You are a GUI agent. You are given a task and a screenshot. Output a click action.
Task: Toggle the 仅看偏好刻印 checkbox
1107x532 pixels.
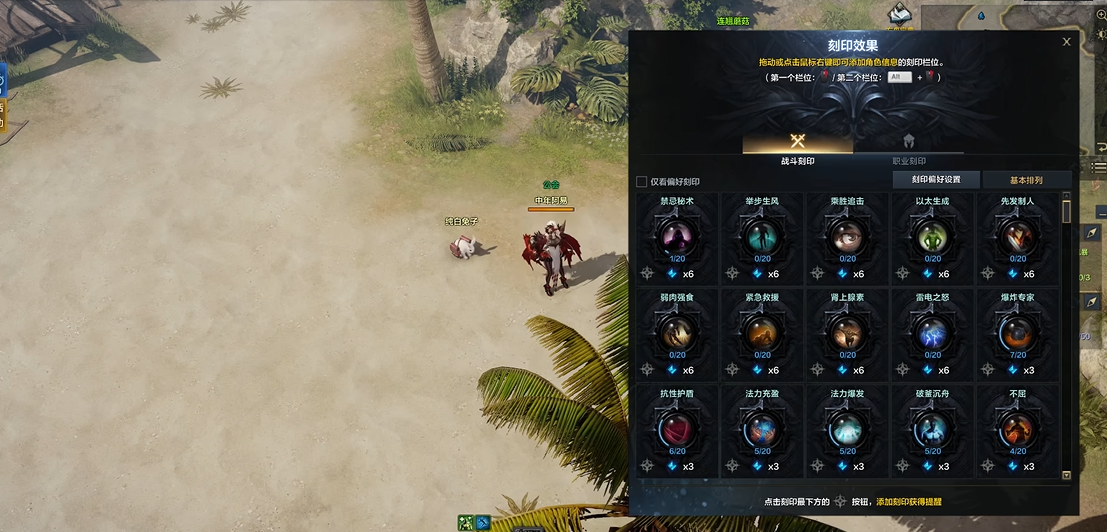pyautogui.click(x=642, y=182)
